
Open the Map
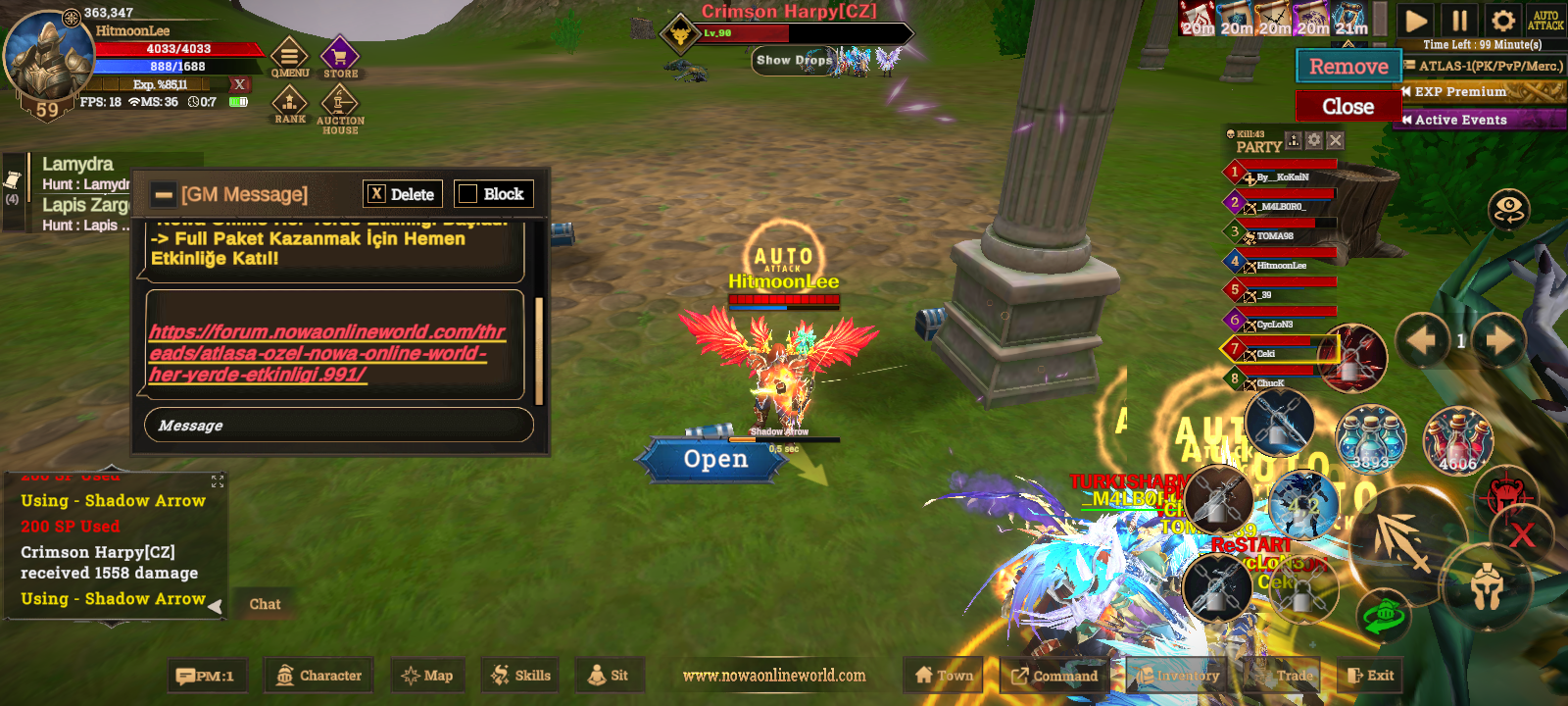427,676
